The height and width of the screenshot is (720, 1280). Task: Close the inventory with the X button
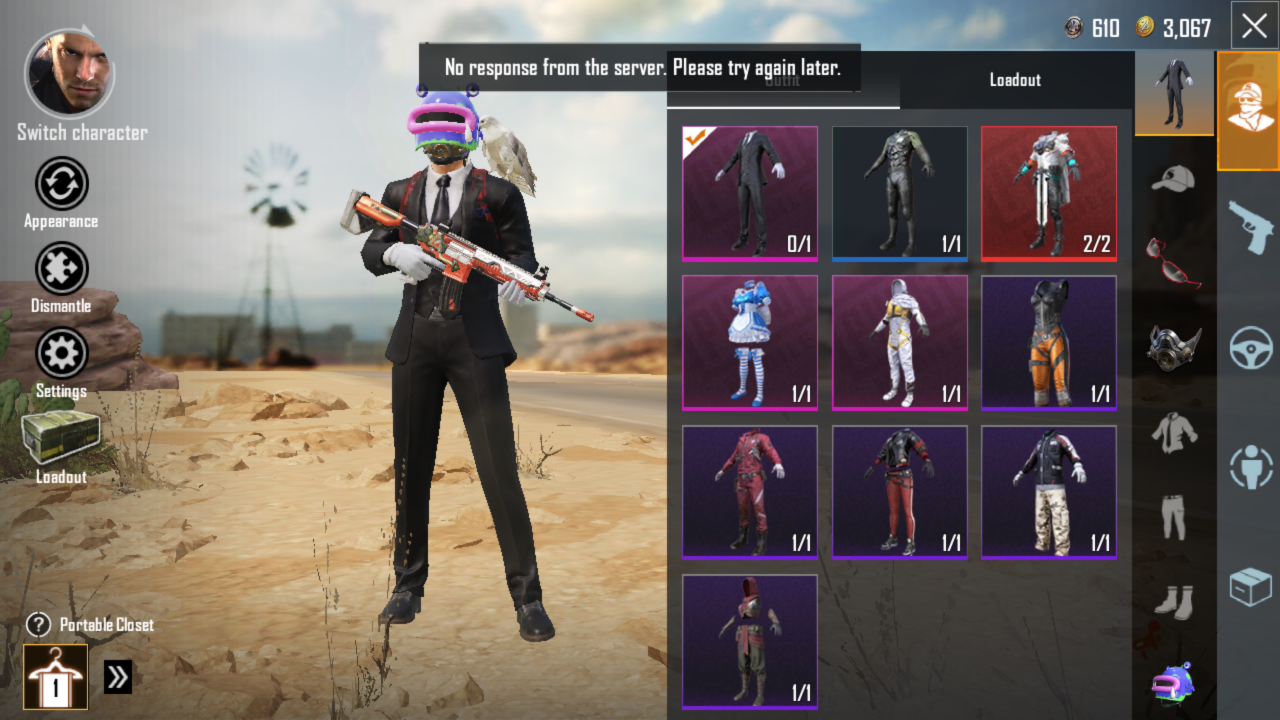pos(1254,26)
